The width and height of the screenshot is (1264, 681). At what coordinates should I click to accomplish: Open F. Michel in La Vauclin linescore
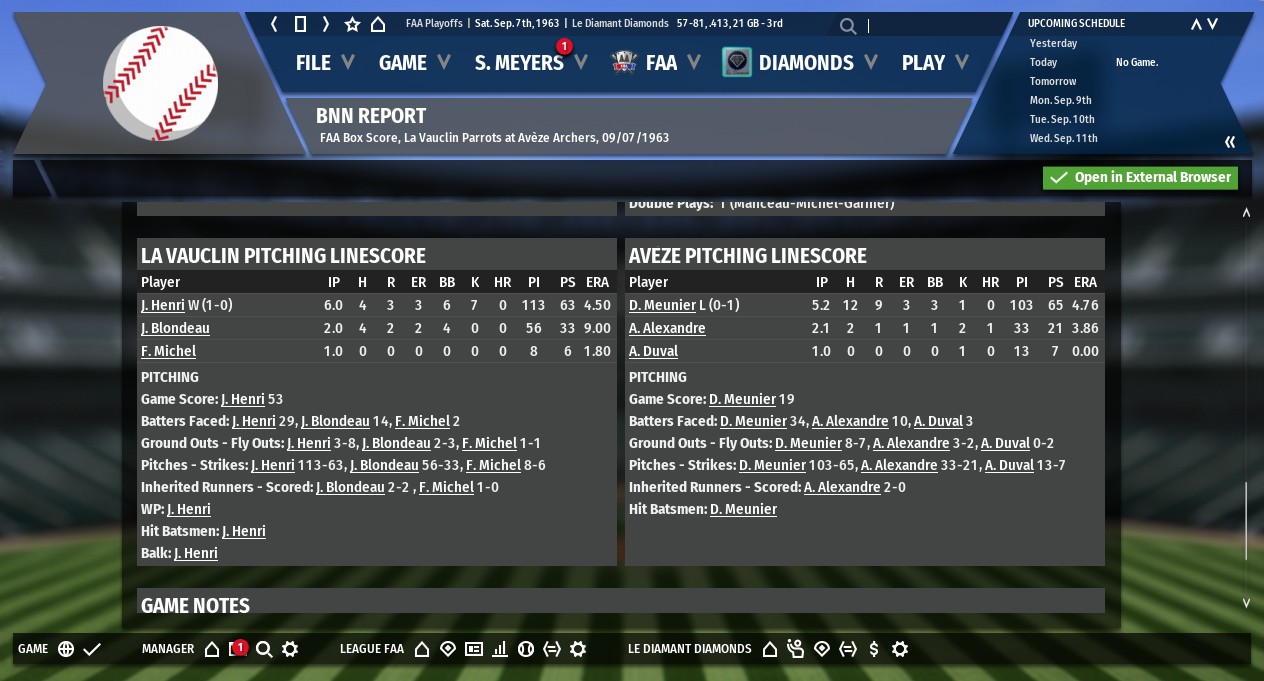(x=168, y=351)
